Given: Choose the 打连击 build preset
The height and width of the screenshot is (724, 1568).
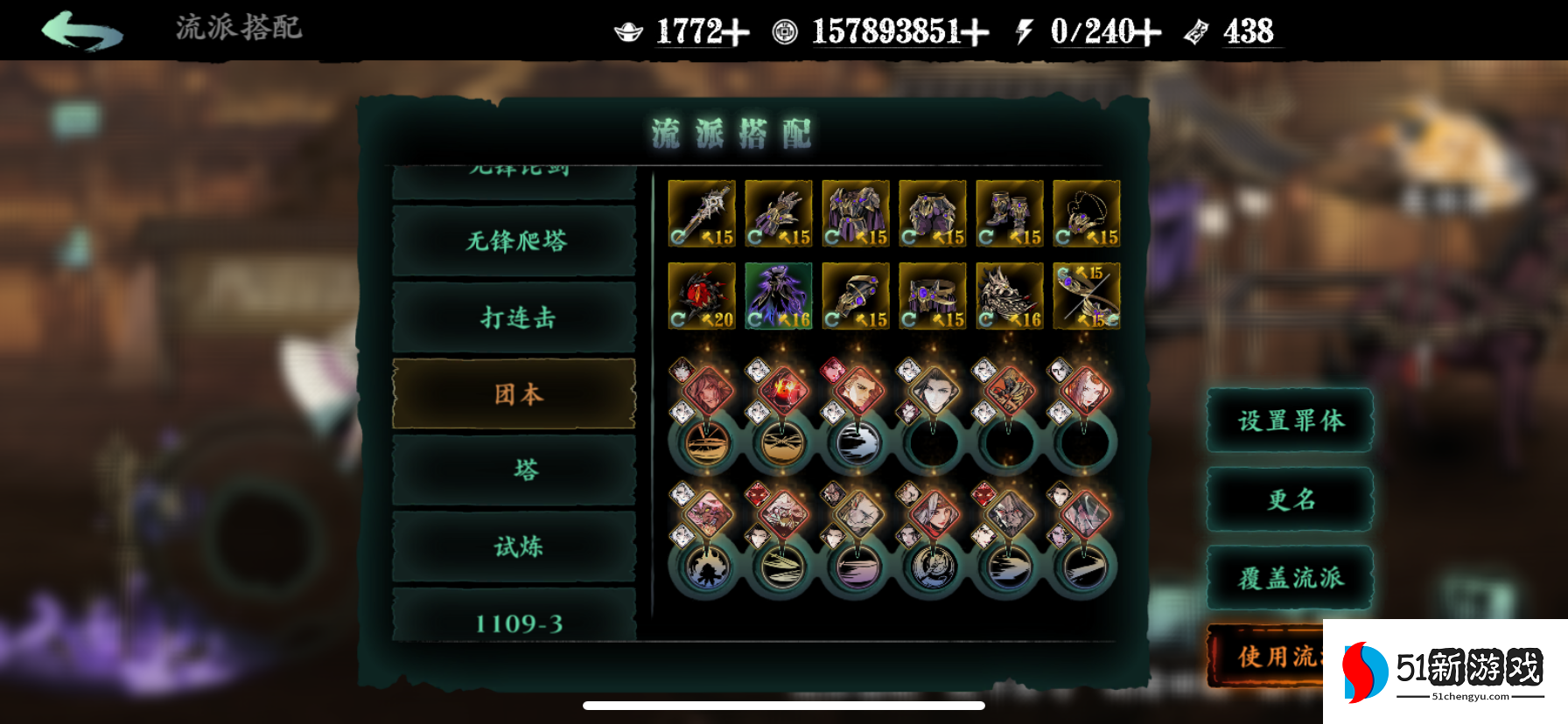Looking at the screenshot, I should coord(514,317).
